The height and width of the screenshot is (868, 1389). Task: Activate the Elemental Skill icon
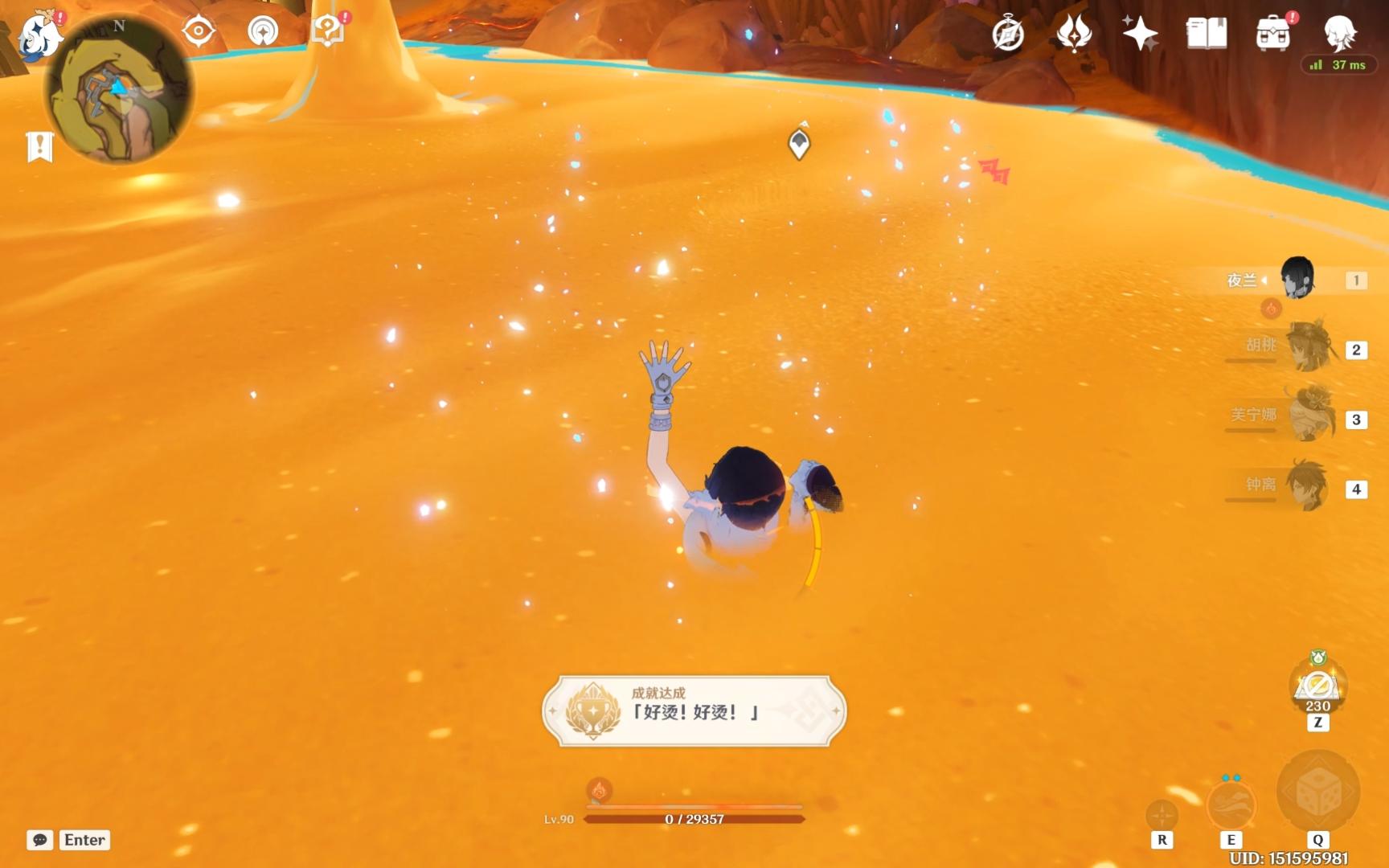[1231, 804]
